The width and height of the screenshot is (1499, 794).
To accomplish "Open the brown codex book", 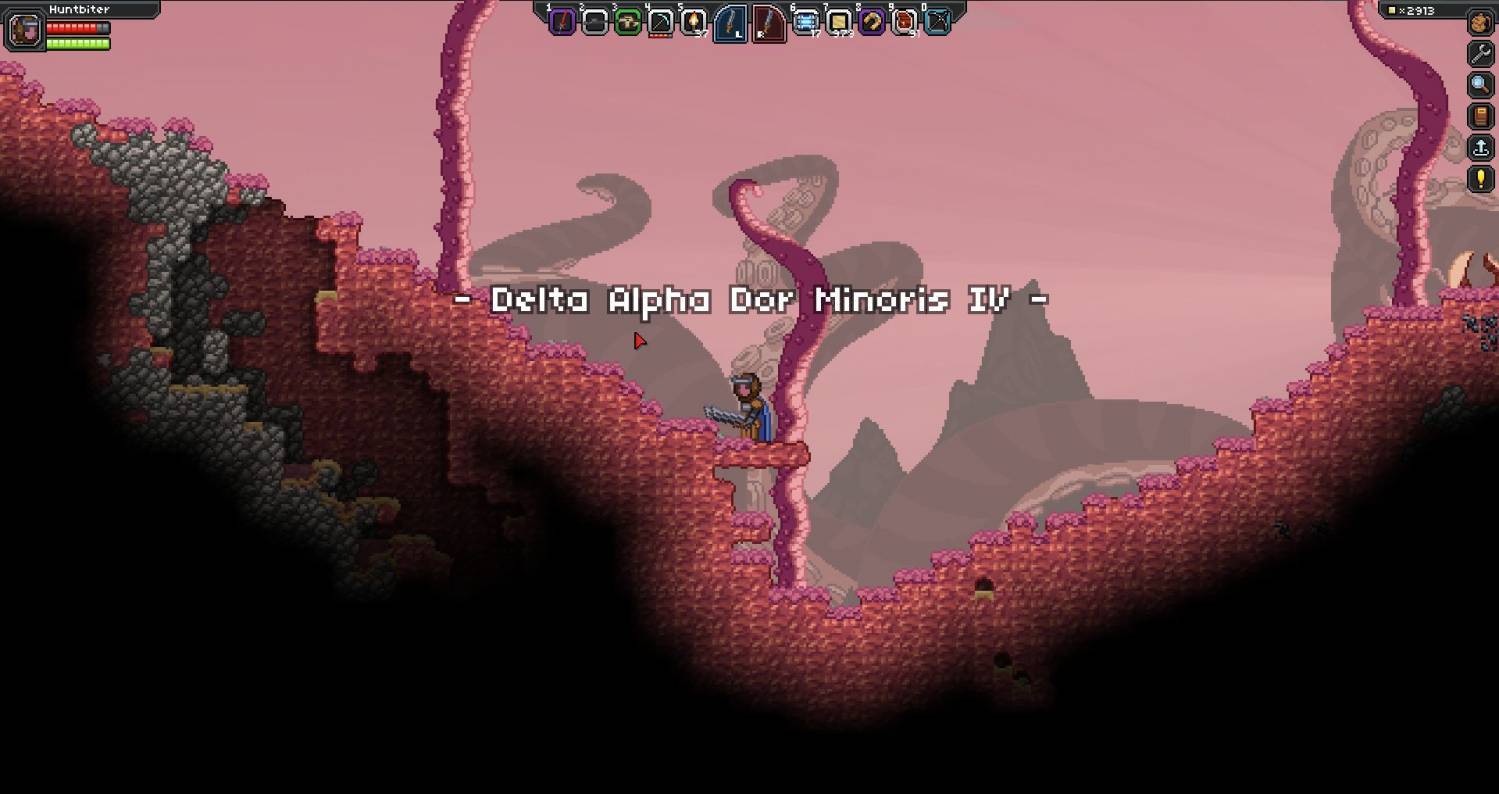I will (x=1480, y=116).
